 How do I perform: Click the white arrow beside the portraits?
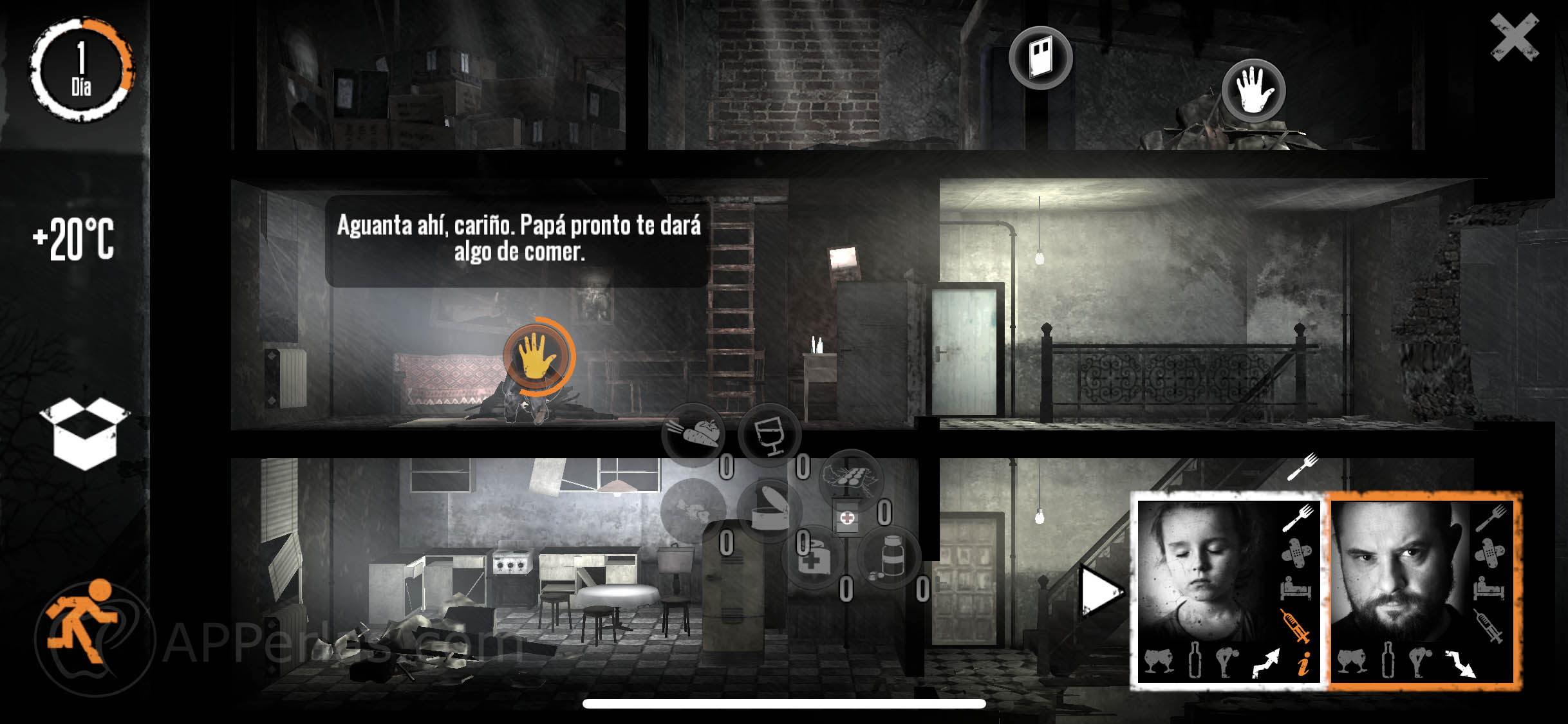coord(1100,591)
